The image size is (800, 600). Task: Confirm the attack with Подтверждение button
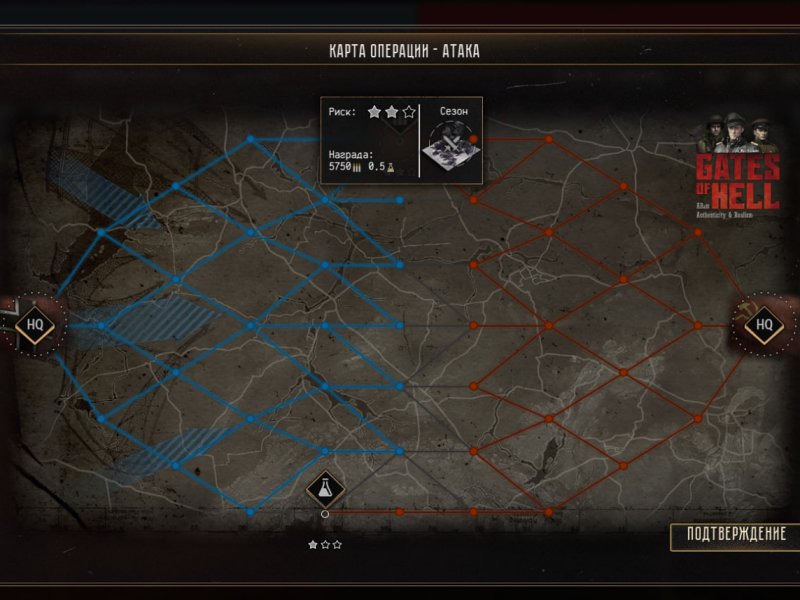click(x=736, y=534)
